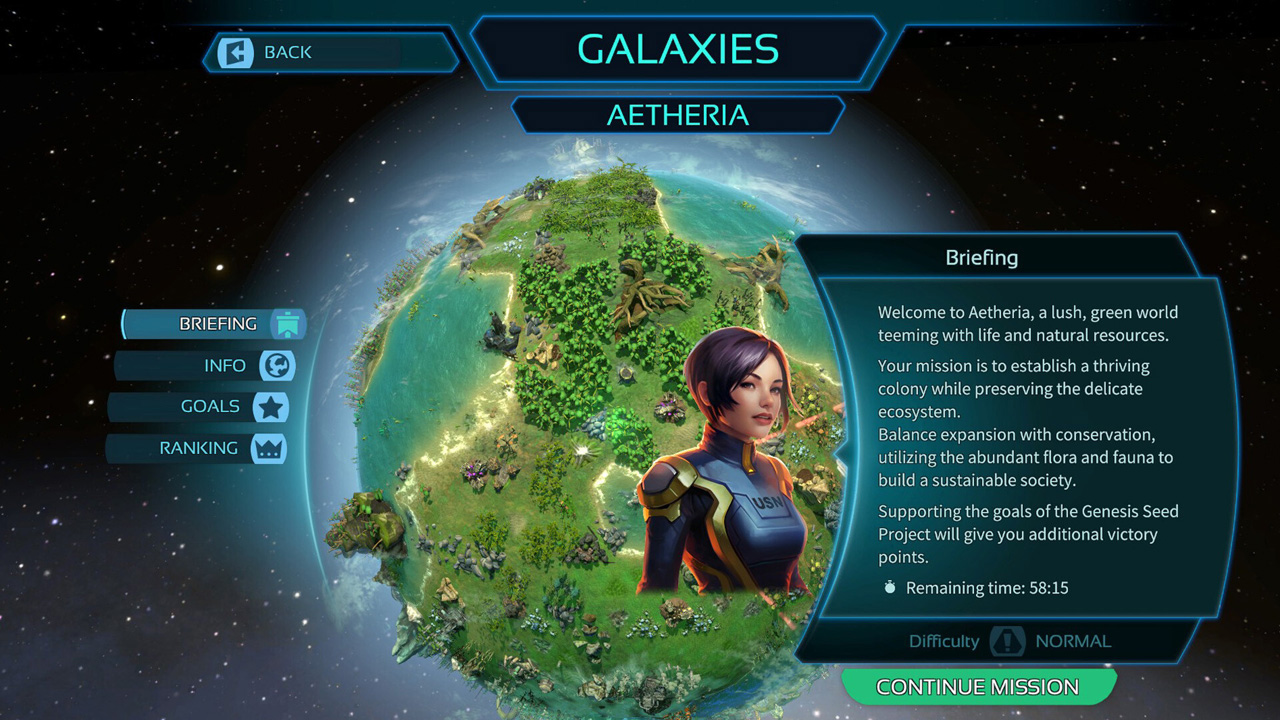Click the Back button to return
1280x720 pixels.
tap(300, 52)
